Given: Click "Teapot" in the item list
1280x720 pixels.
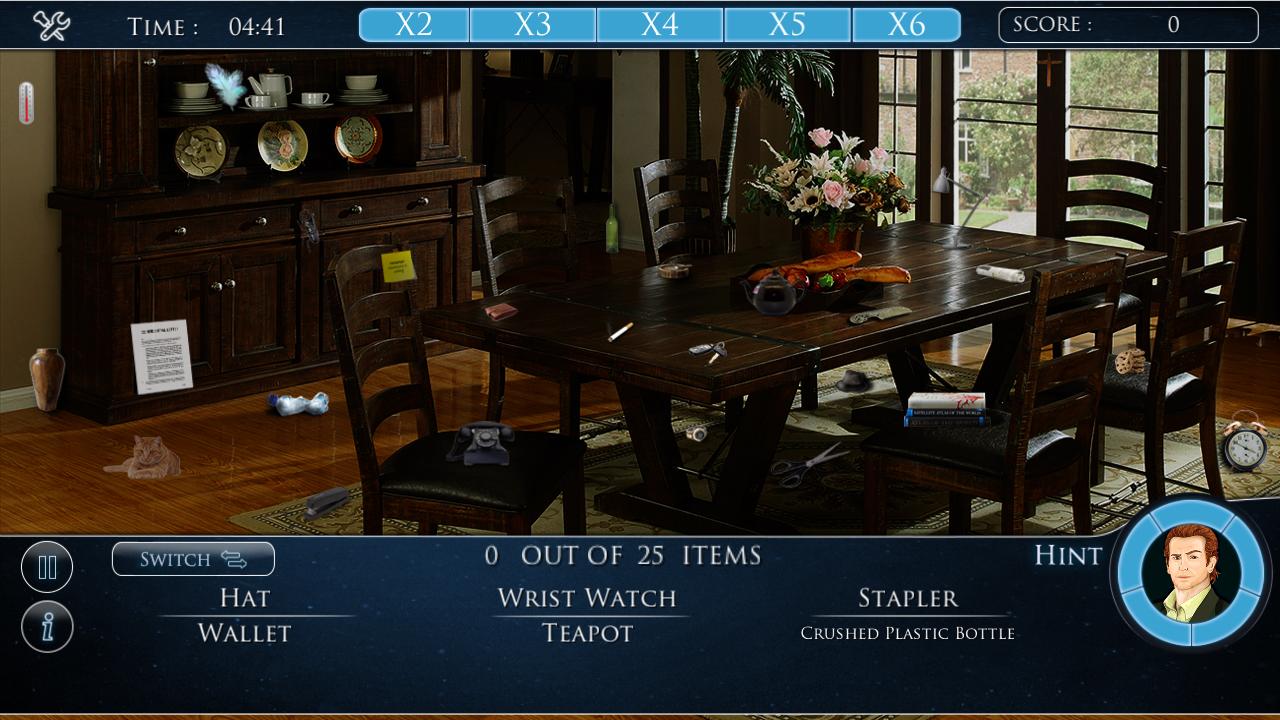Looking at the screenshot, I should tap(586, 633).
